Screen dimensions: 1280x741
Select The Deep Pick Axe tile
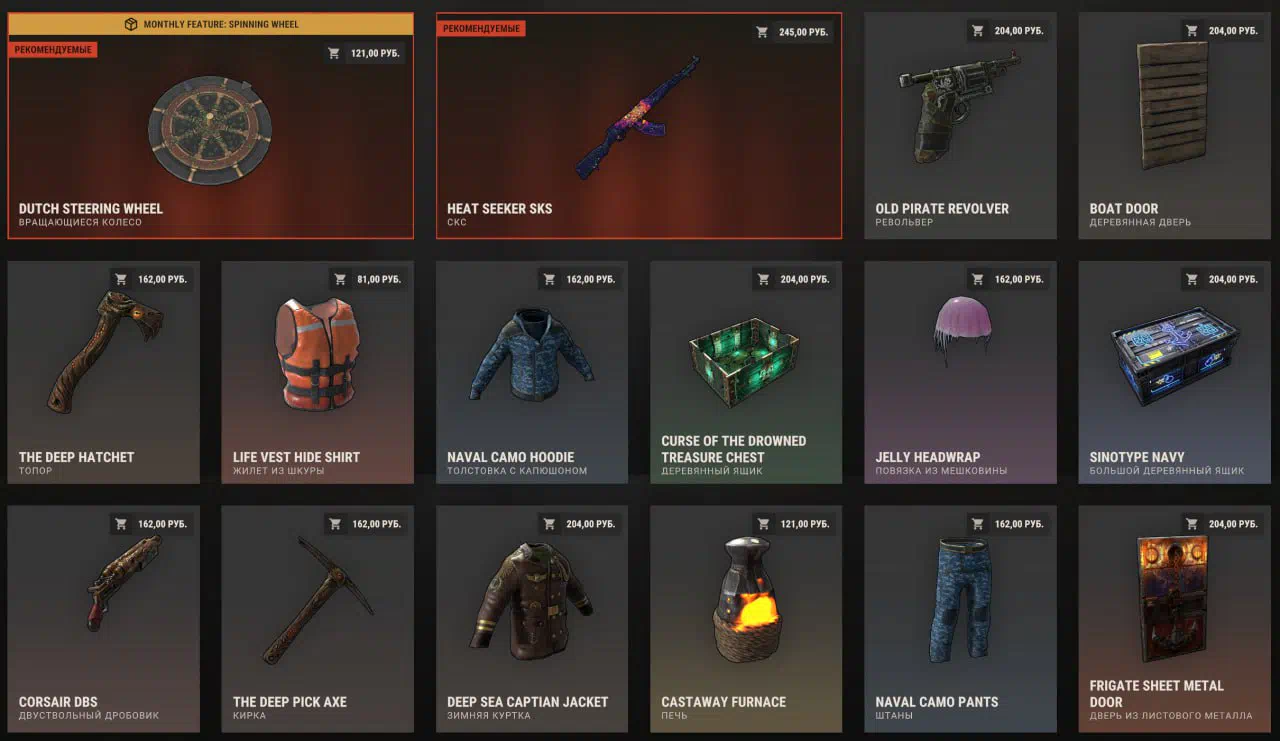[317, 615]
